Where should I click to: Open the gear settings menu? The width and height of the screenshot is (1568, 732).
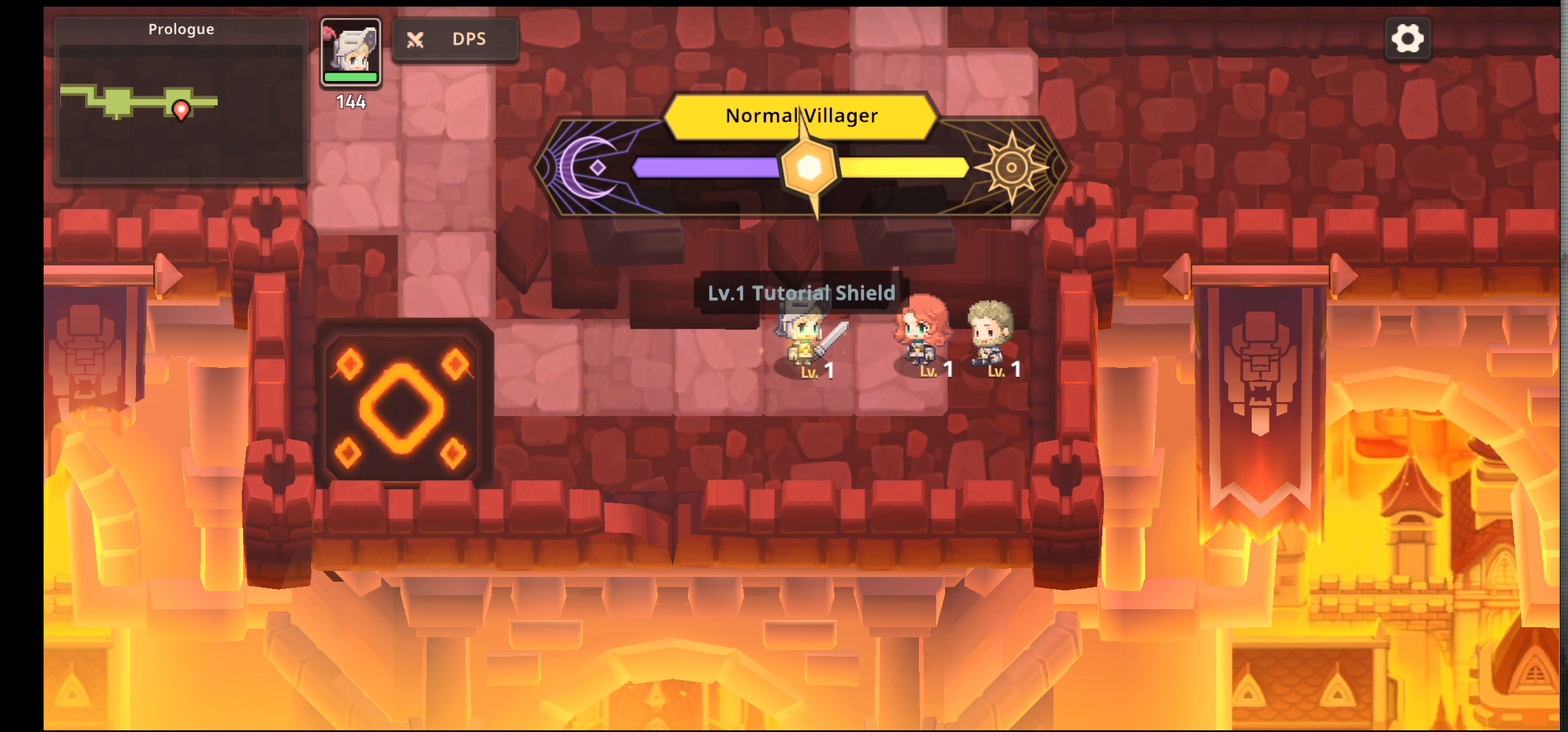click(1407, 39)
